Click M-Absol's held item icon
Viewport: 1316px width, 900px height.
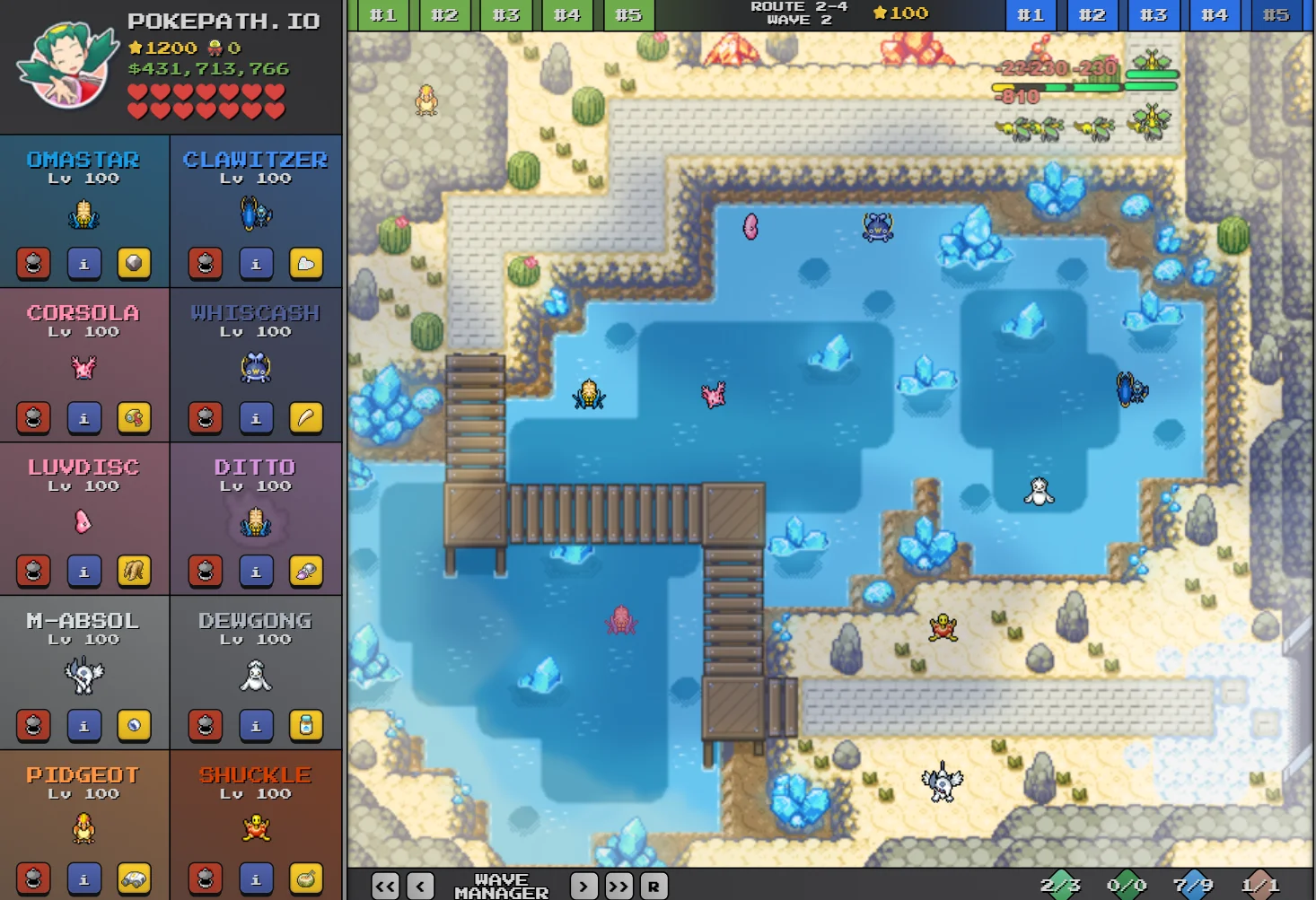(x=135, y=725)
